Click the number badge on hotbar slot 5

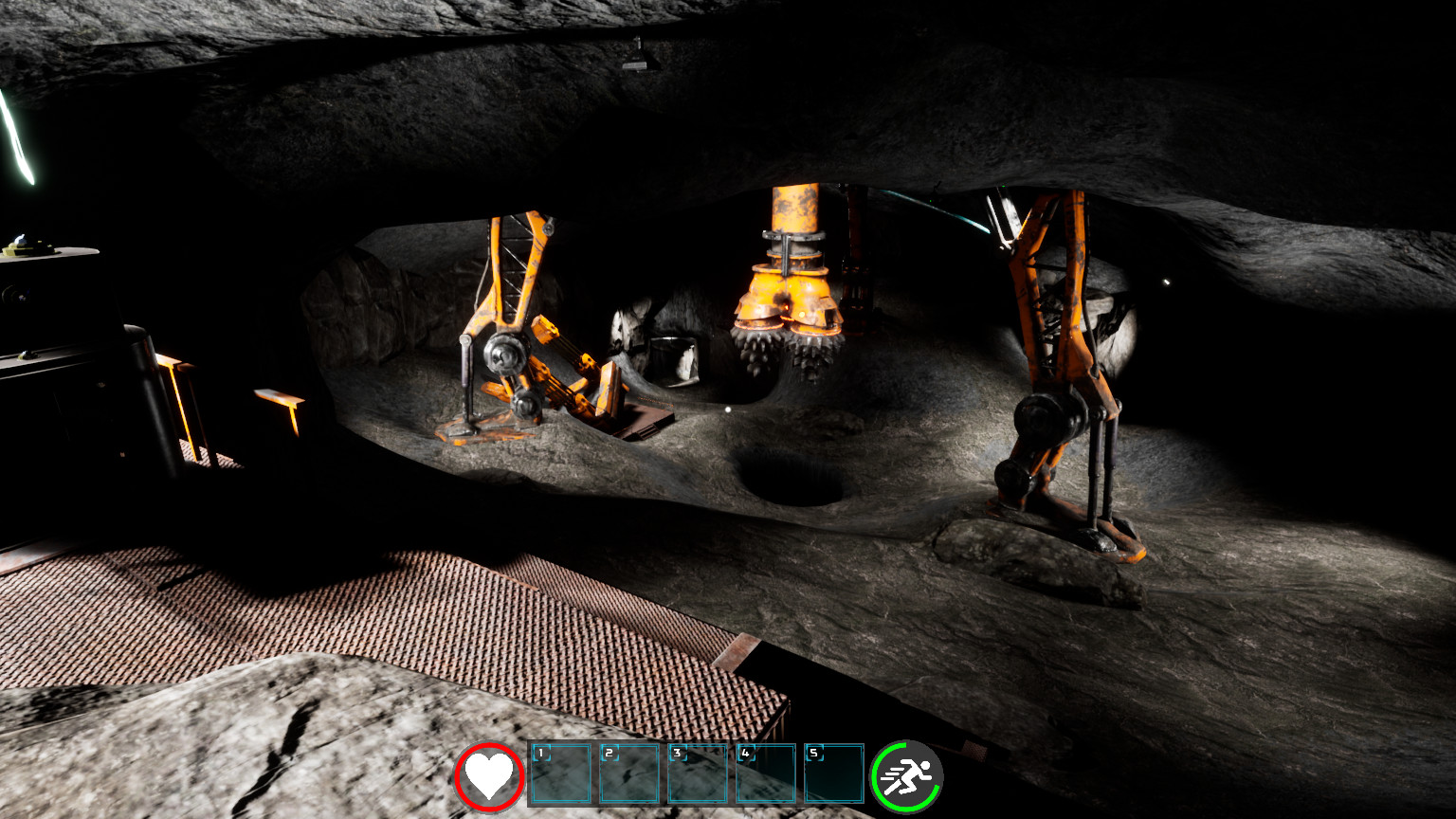[811, 753]
